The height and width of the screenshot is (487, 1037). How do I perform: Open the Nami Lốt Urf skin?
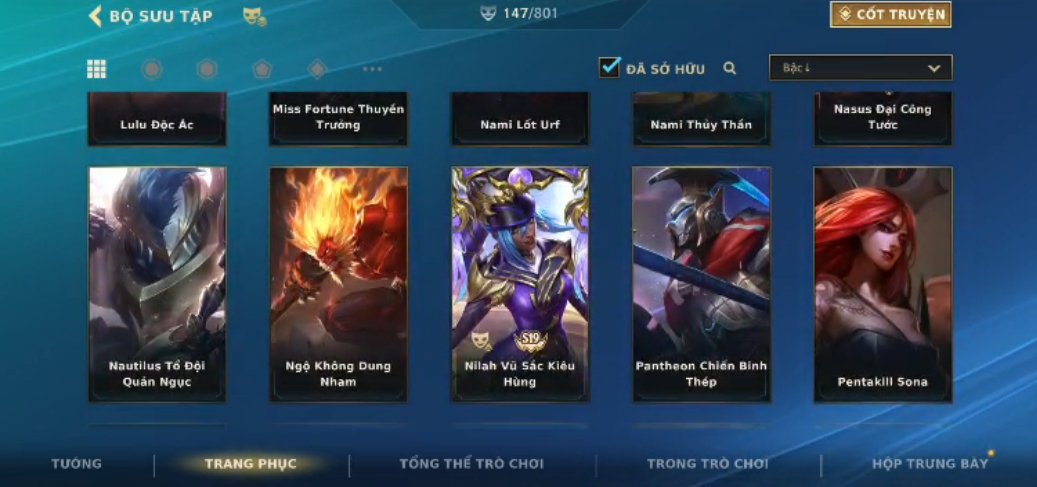(520, 120)
